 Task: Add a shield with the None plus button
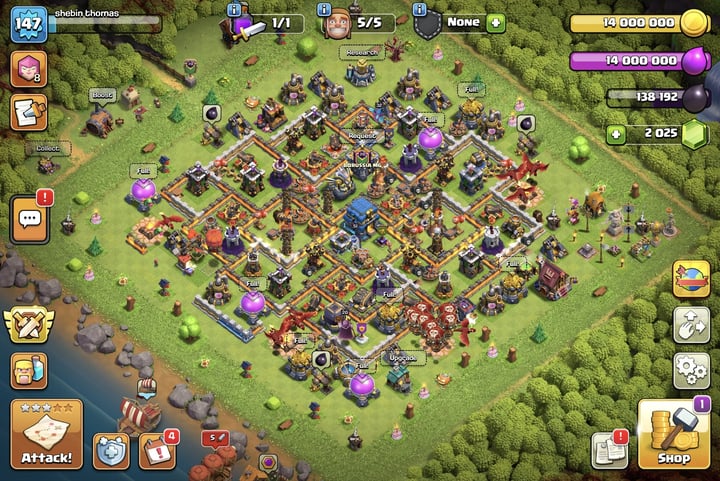point(495,23)
